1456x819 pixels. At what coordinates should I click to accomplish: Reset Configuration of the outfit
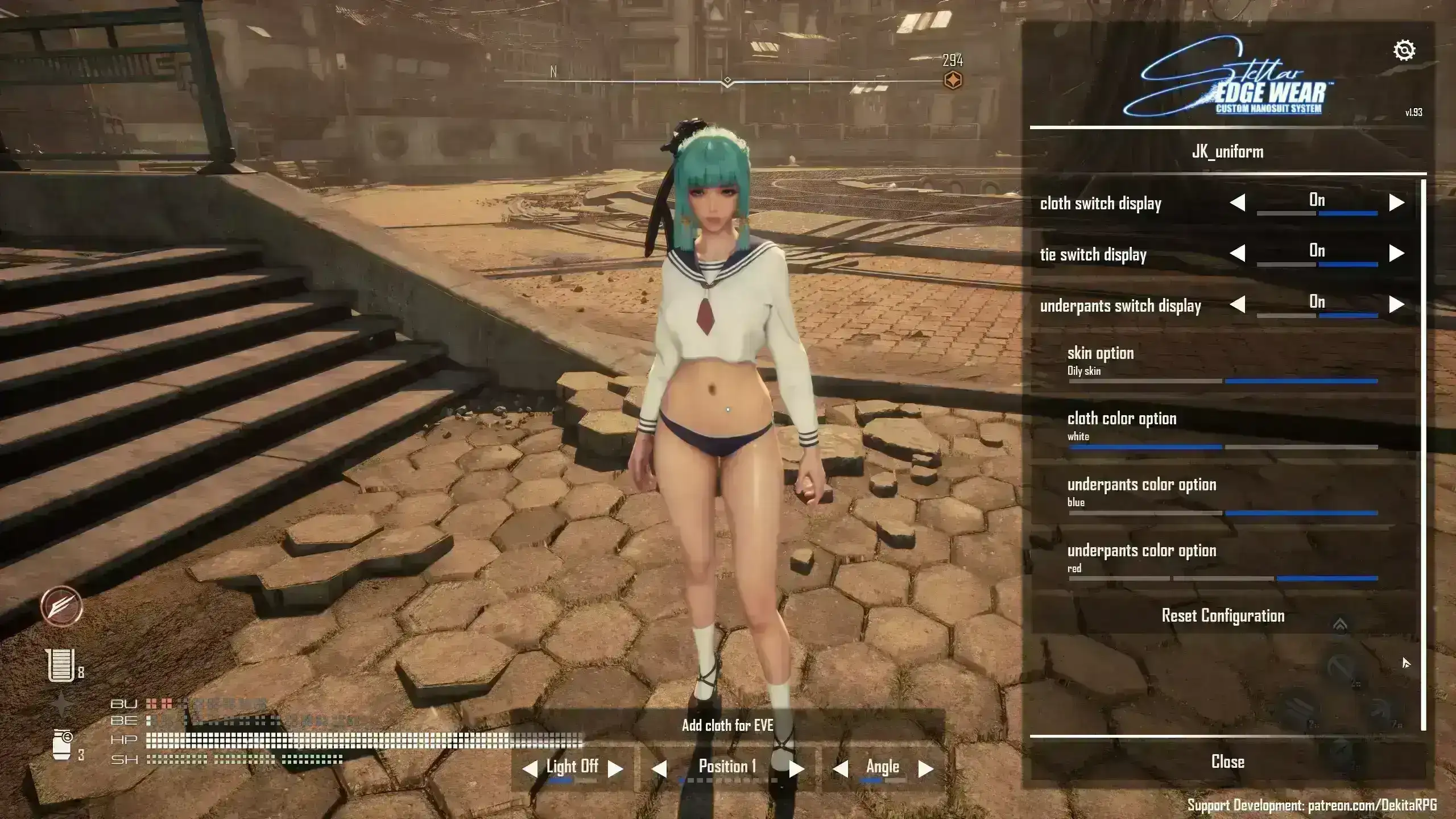tap(1223, 616)
